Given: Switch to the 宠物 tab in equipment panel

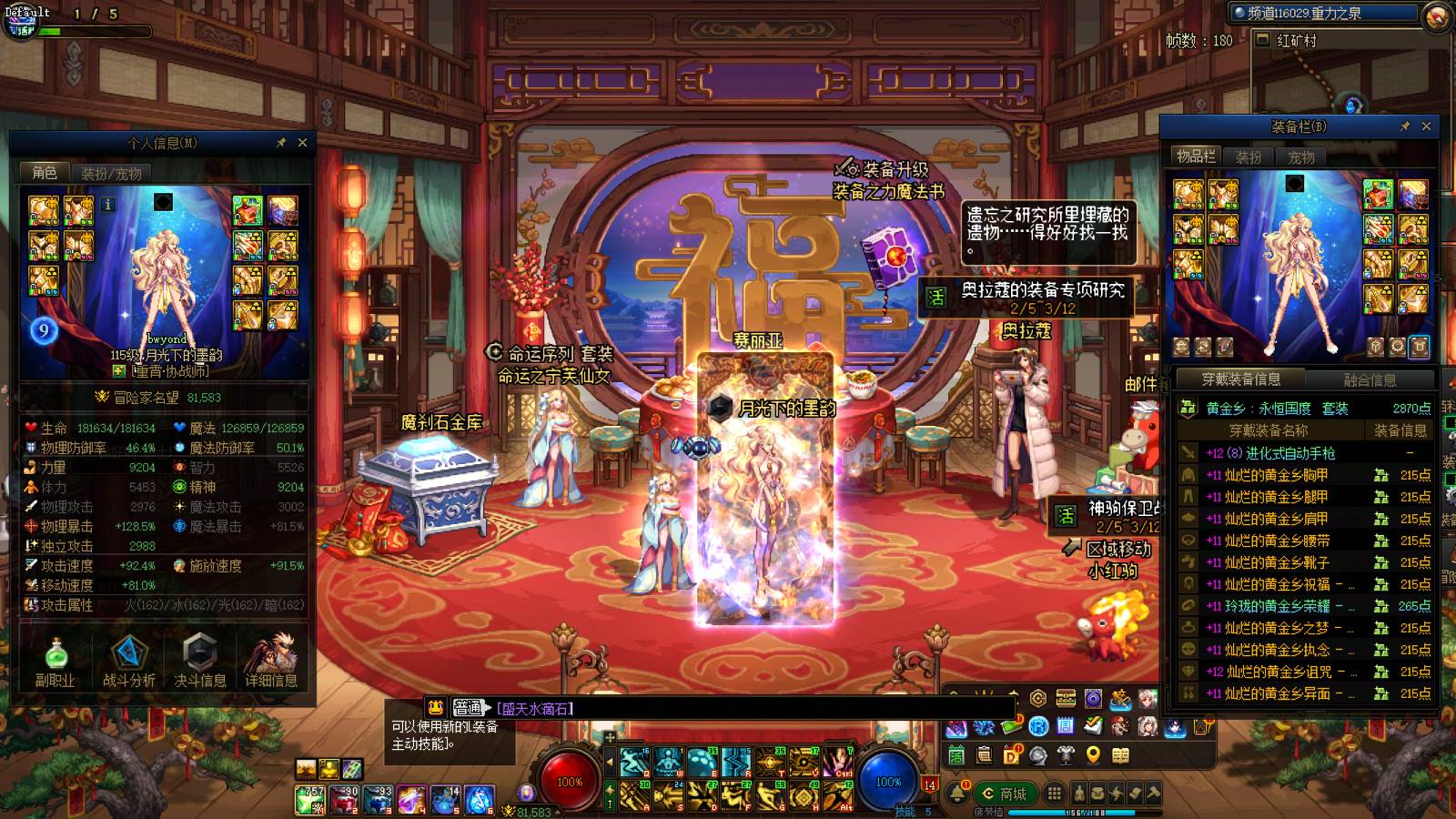Looking at the screenshot, I should [x=1301, y=157].
